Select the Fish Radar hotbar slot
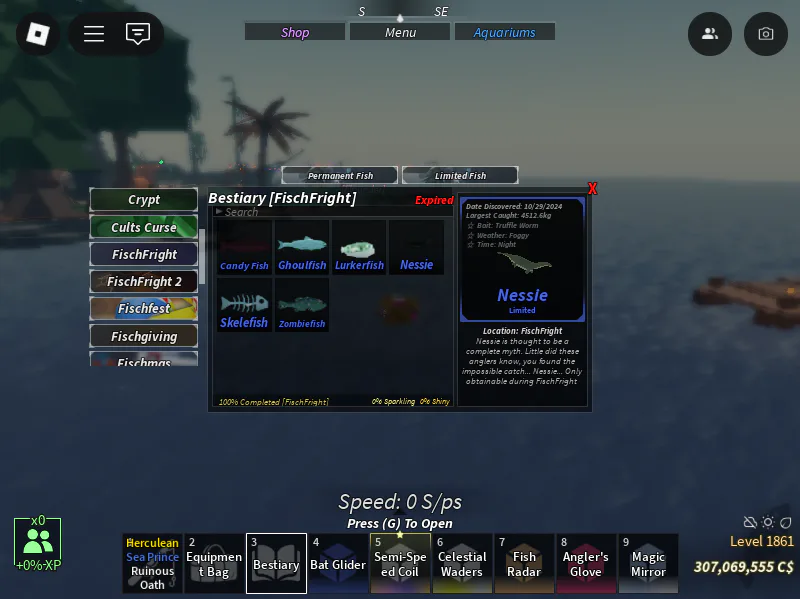Image resolution: width=800 pixels, height=599 pixels. point(524,563)
